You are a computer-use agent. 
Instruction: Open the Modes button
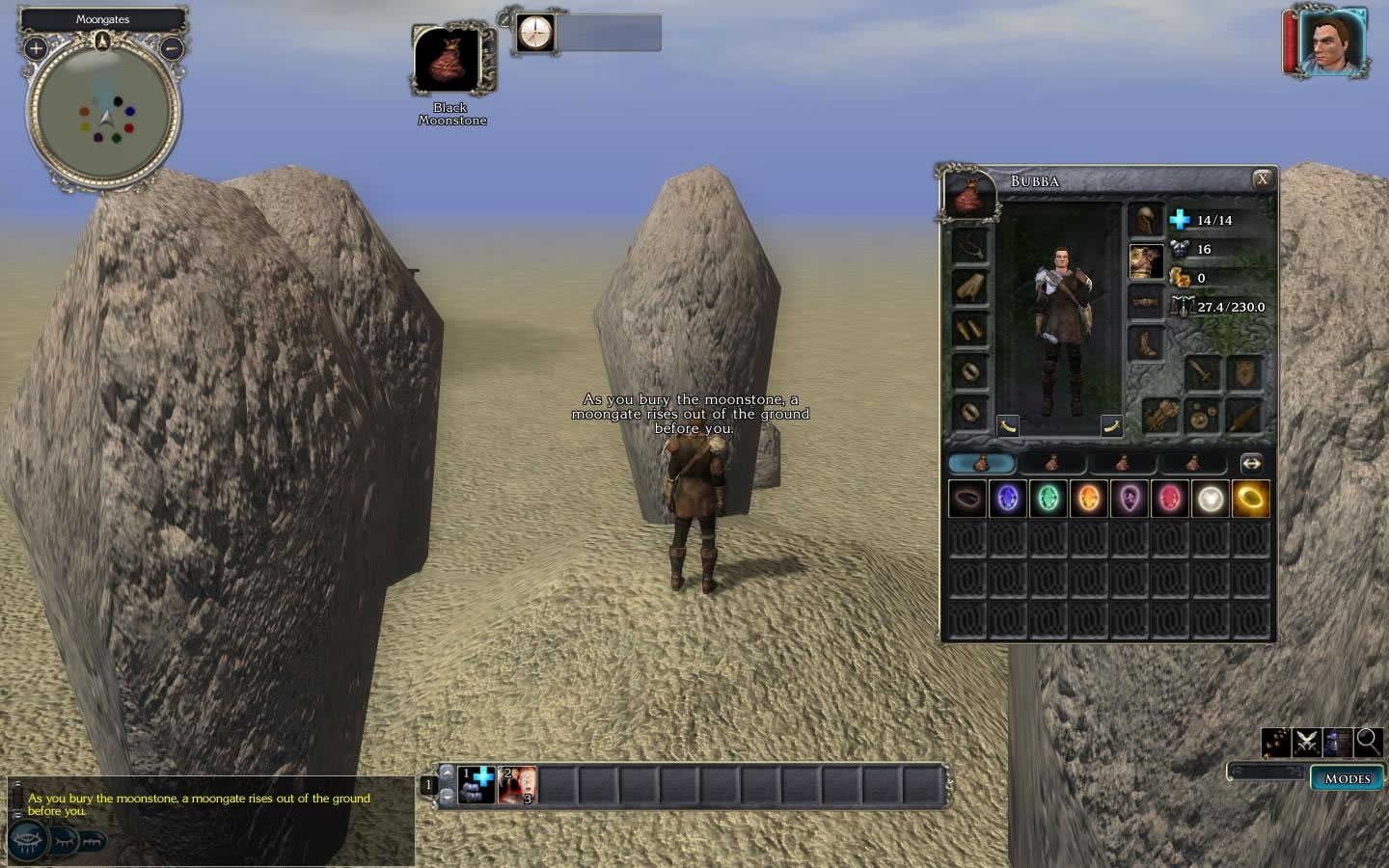click(x=1347, y=778)
